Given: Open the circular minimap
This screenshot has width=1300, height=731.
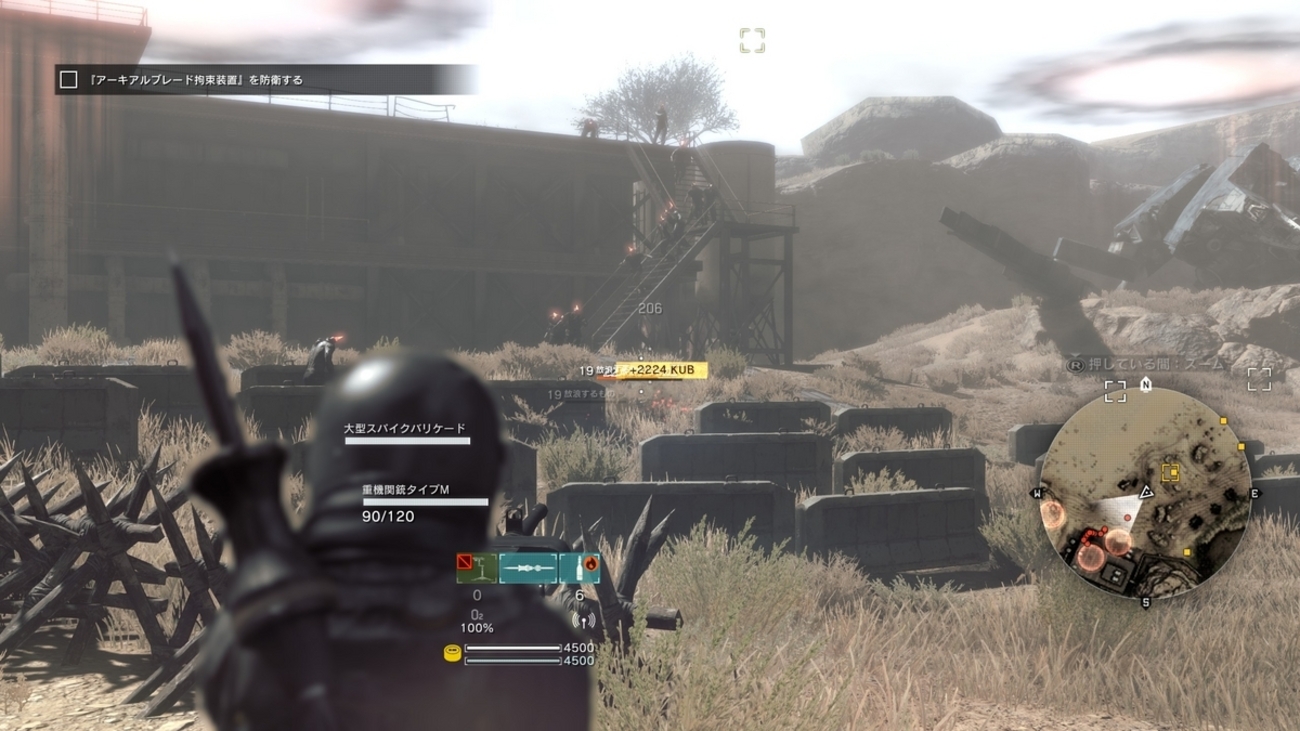Looking at the screenshot, I should pos(1145,492).
